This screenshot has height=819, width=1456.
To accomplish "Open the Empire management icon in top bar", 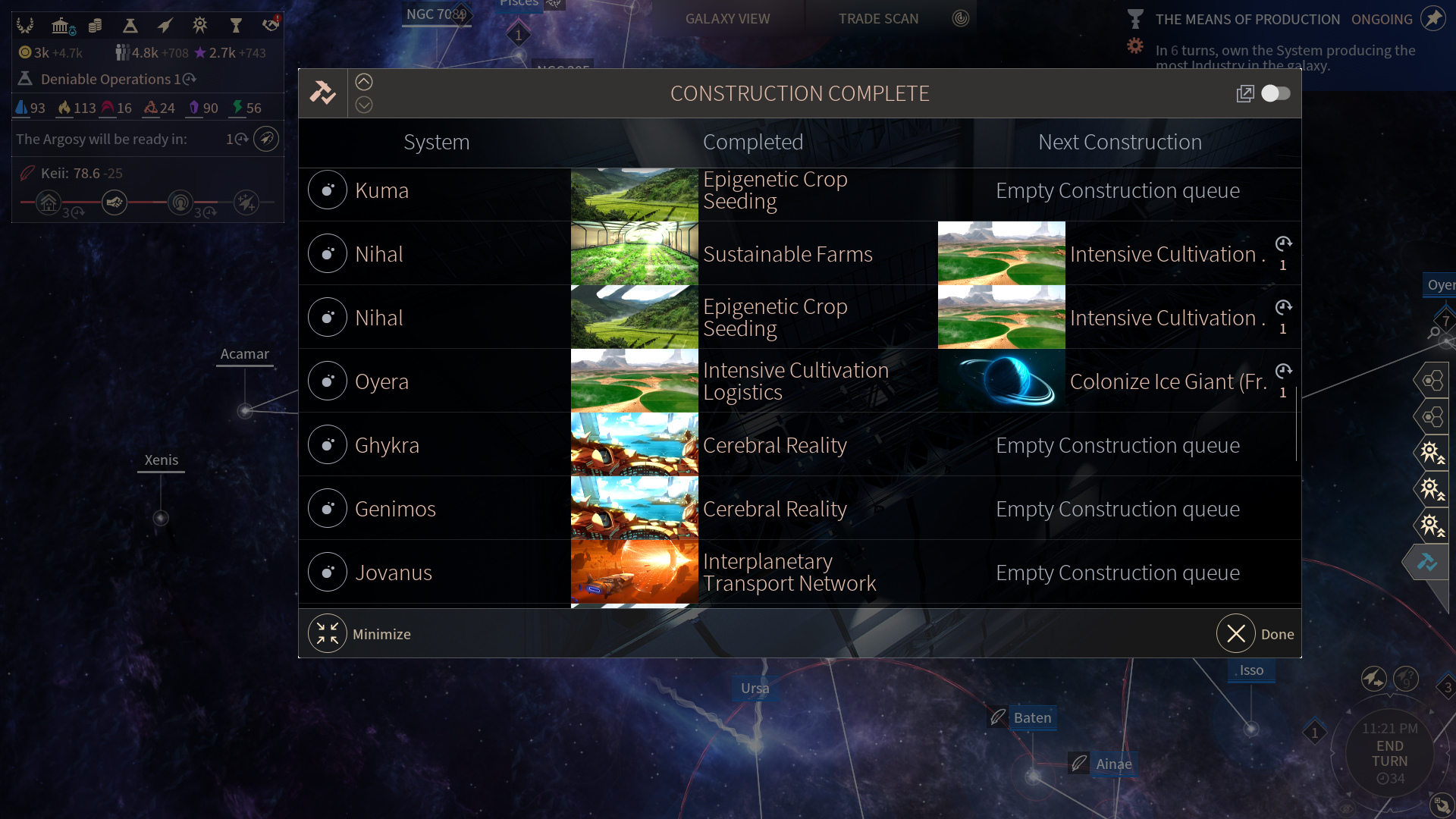I will [25, 26].
